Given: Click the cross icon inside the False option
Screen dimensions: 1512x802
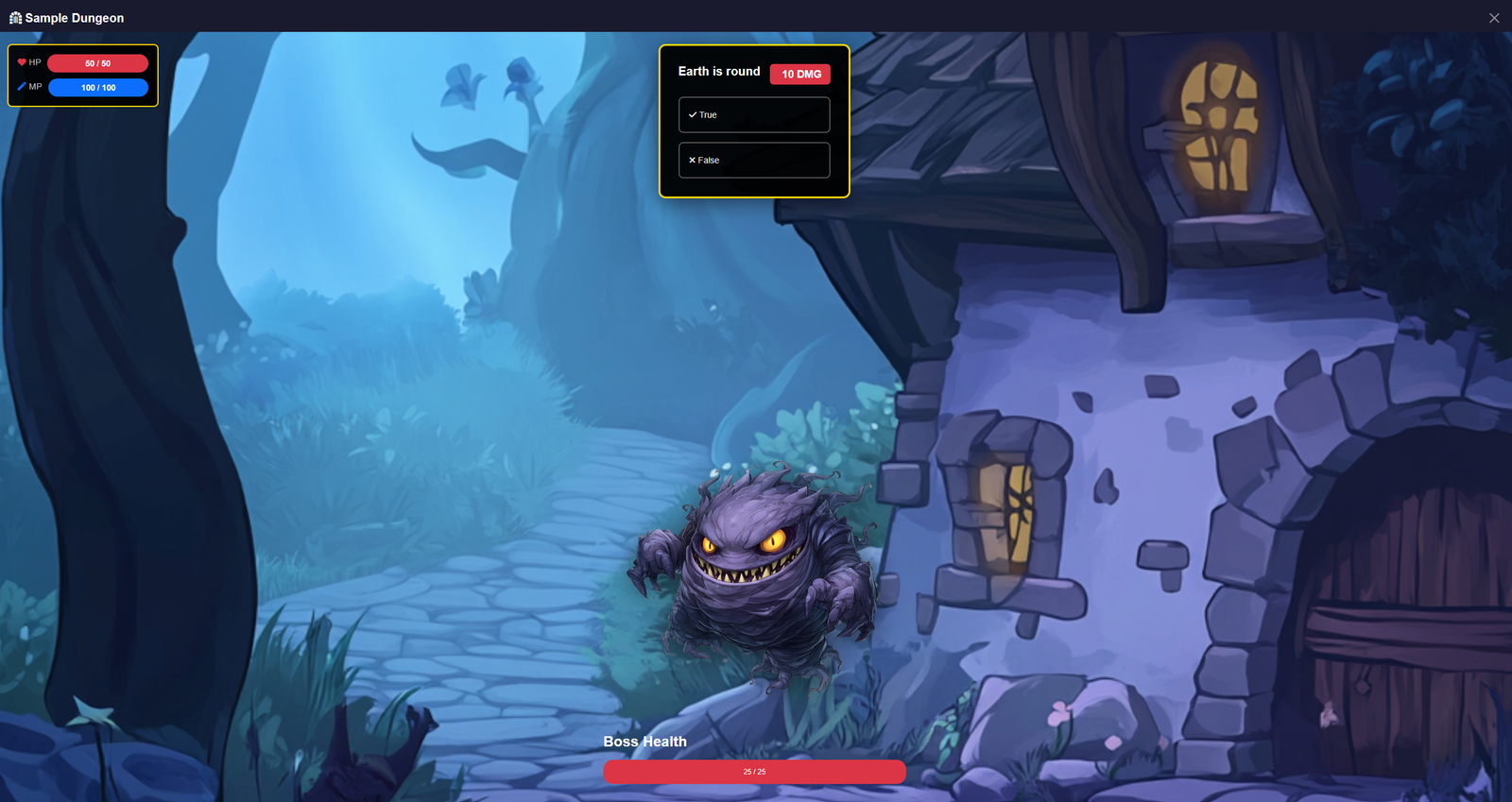Looking at the screenshot, I should [x=693, y=160].
